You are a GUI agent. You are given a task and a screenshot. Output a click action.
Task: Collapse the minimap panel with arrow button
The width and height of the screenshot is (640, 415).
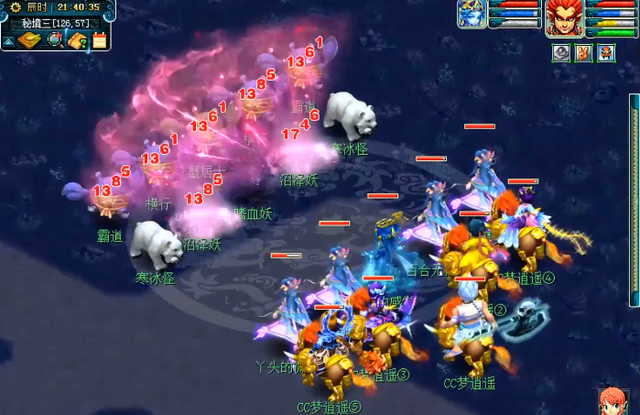pos(7,41)
